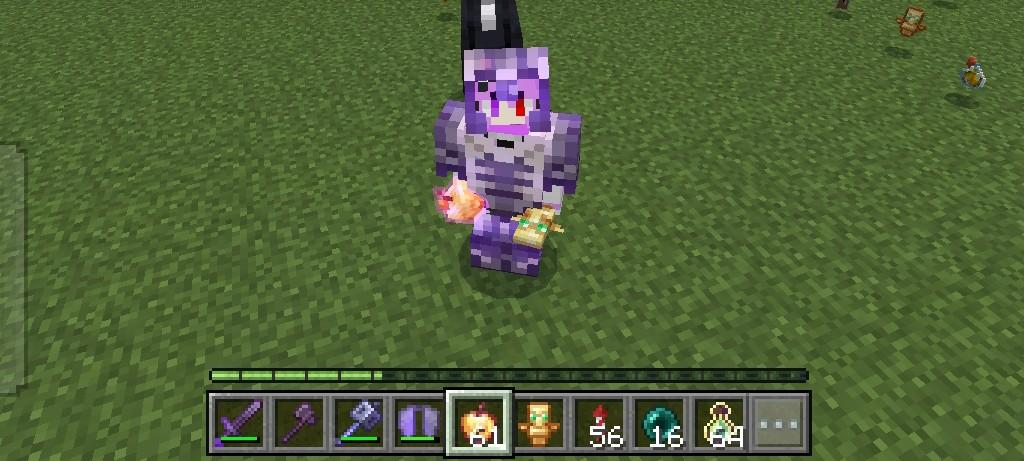Select the mace hotbar slot
This screenshot has width=1024, height=461.
(x=358, y=422)
